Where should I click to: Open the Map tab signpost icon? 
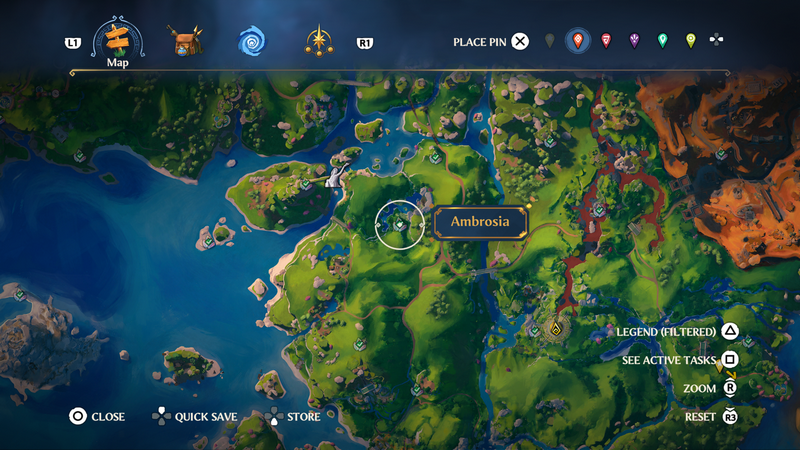(x=118, y=40)
